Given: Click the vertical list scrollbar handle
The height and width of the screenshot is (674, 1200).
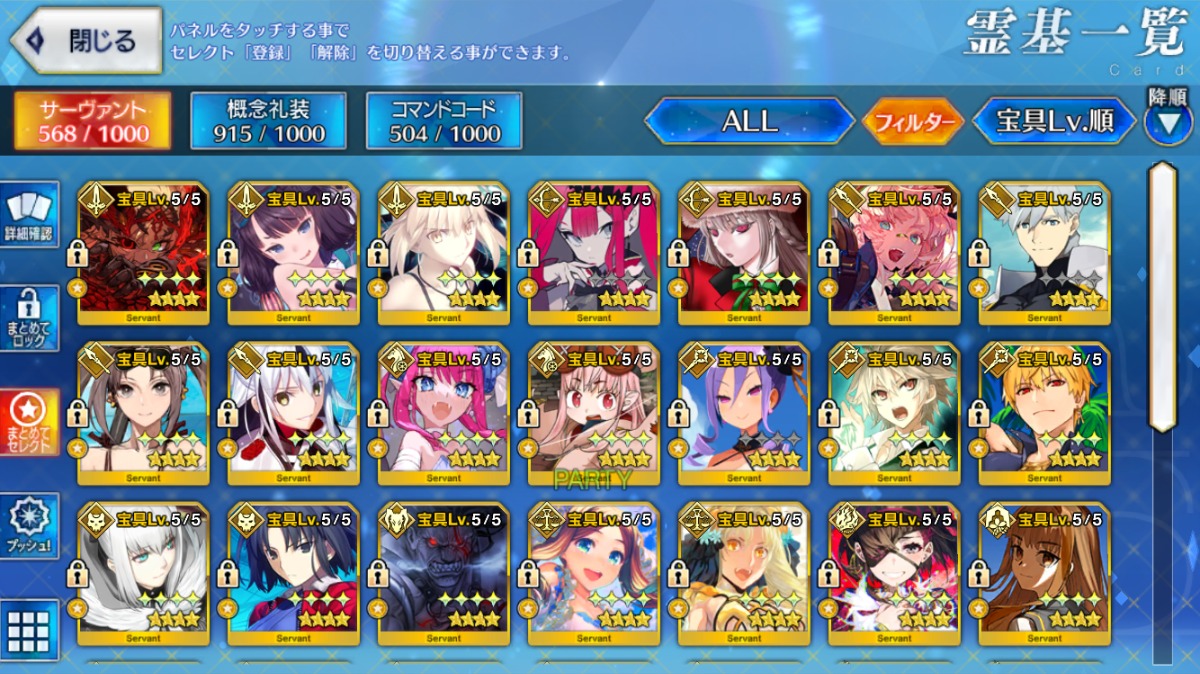Looking at the screenshot, I should [x=1162, y=295].
